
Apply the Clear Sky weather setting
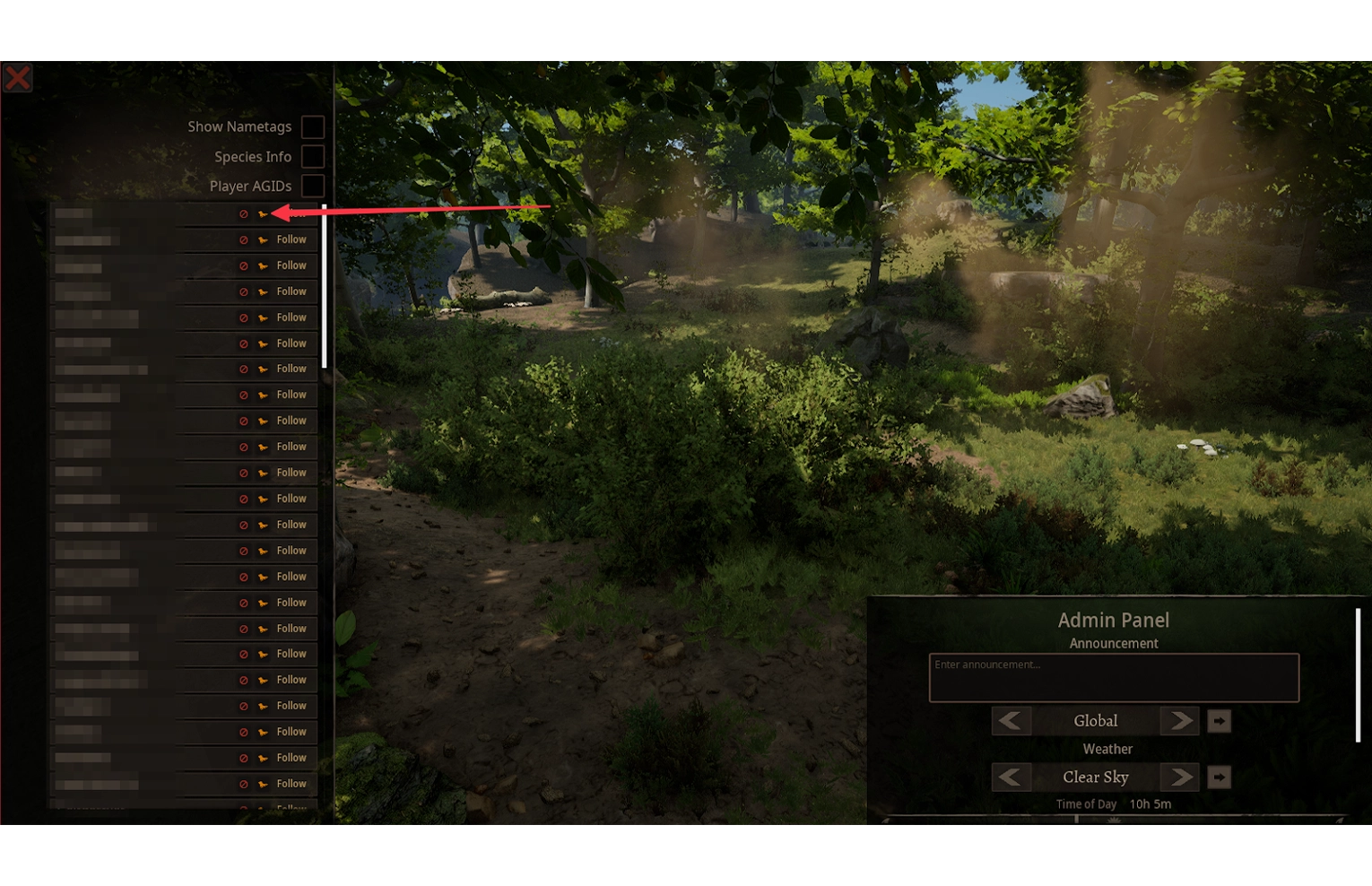(x=1219, y=777)
